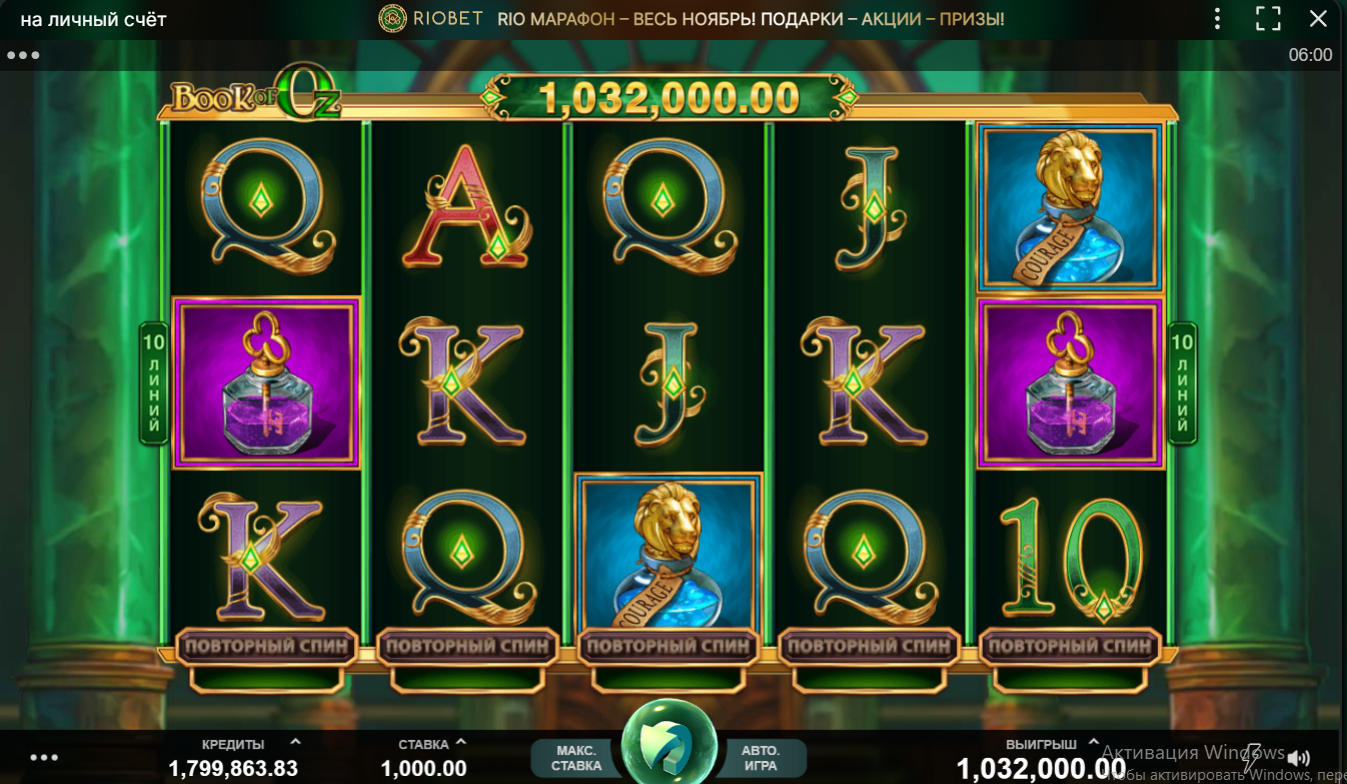
Task: Expand the КРЕДИТЫ credits arrow
Action: point(295,742)
